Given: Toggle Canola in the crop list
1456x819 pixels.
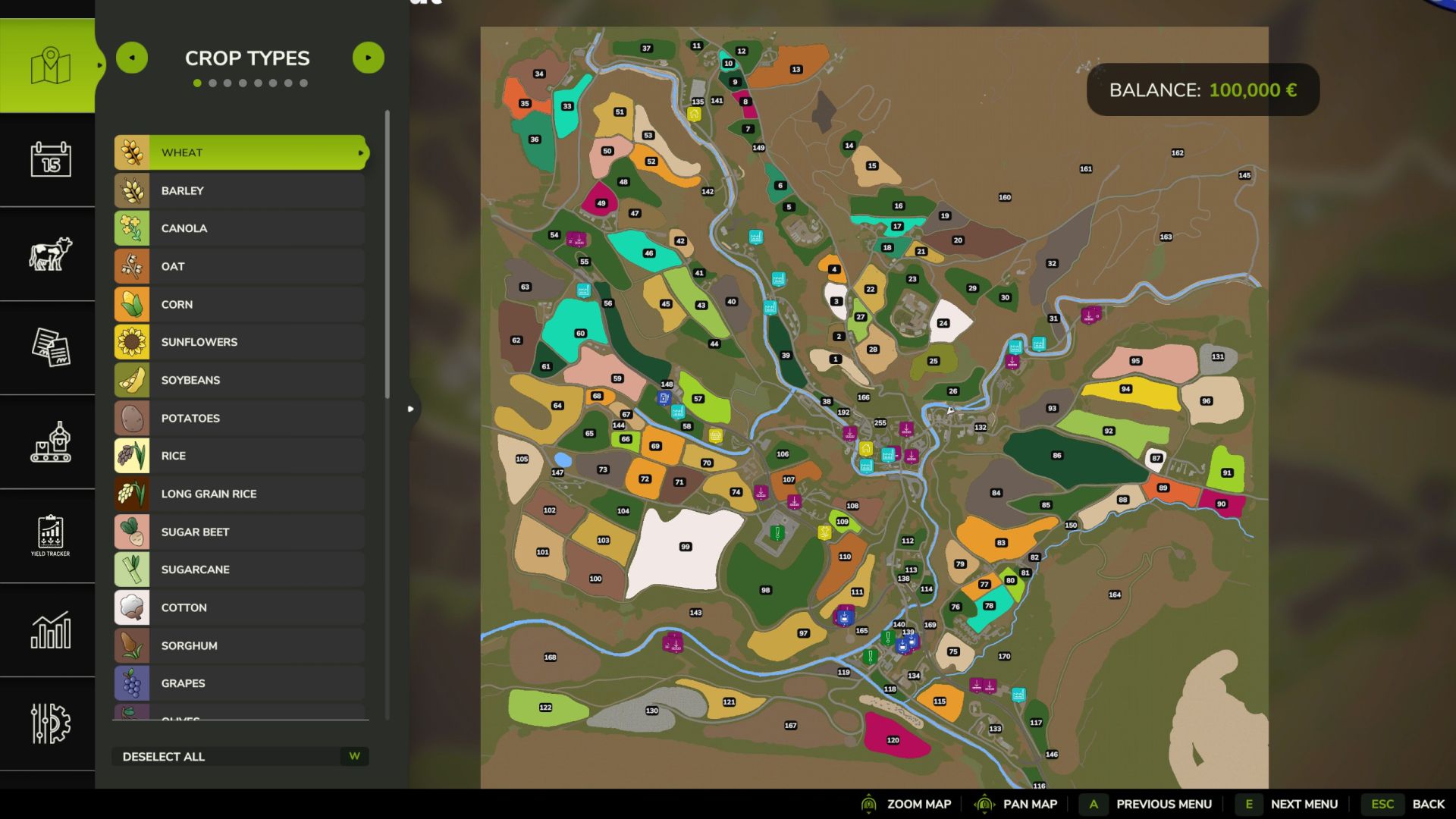Looking at the screenshot, I should pos(240,228).
